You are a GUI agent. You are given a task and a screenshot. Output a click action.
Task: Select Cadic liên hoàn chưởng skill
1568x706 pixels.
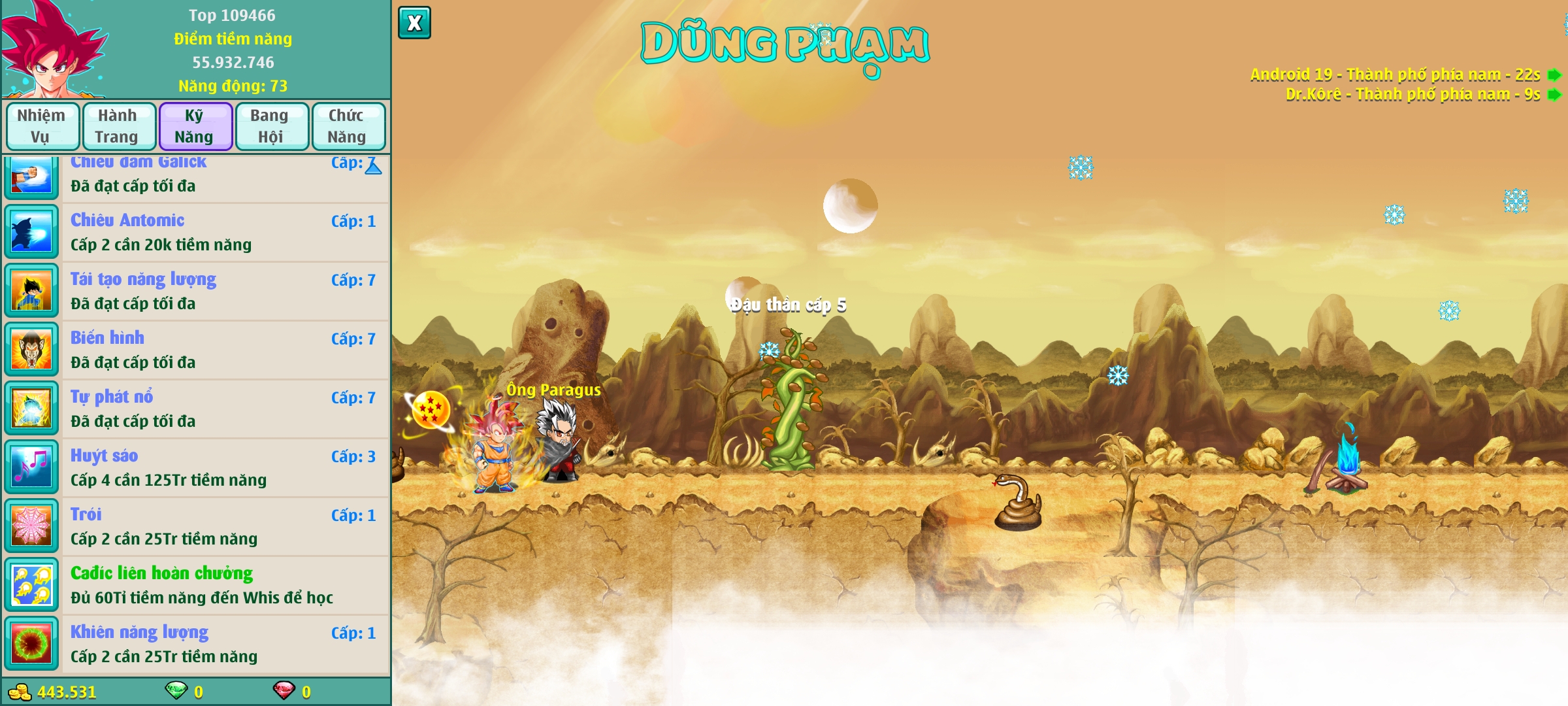pos(222,586)
